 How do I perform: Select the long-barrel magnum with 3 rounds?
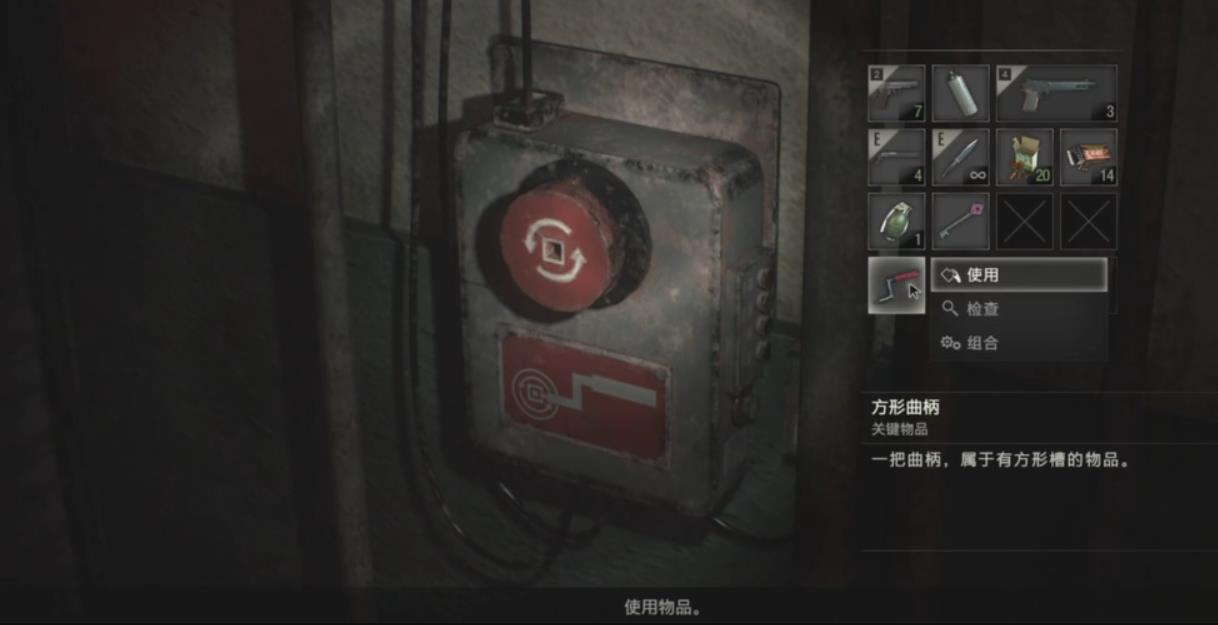point(1056,94)
